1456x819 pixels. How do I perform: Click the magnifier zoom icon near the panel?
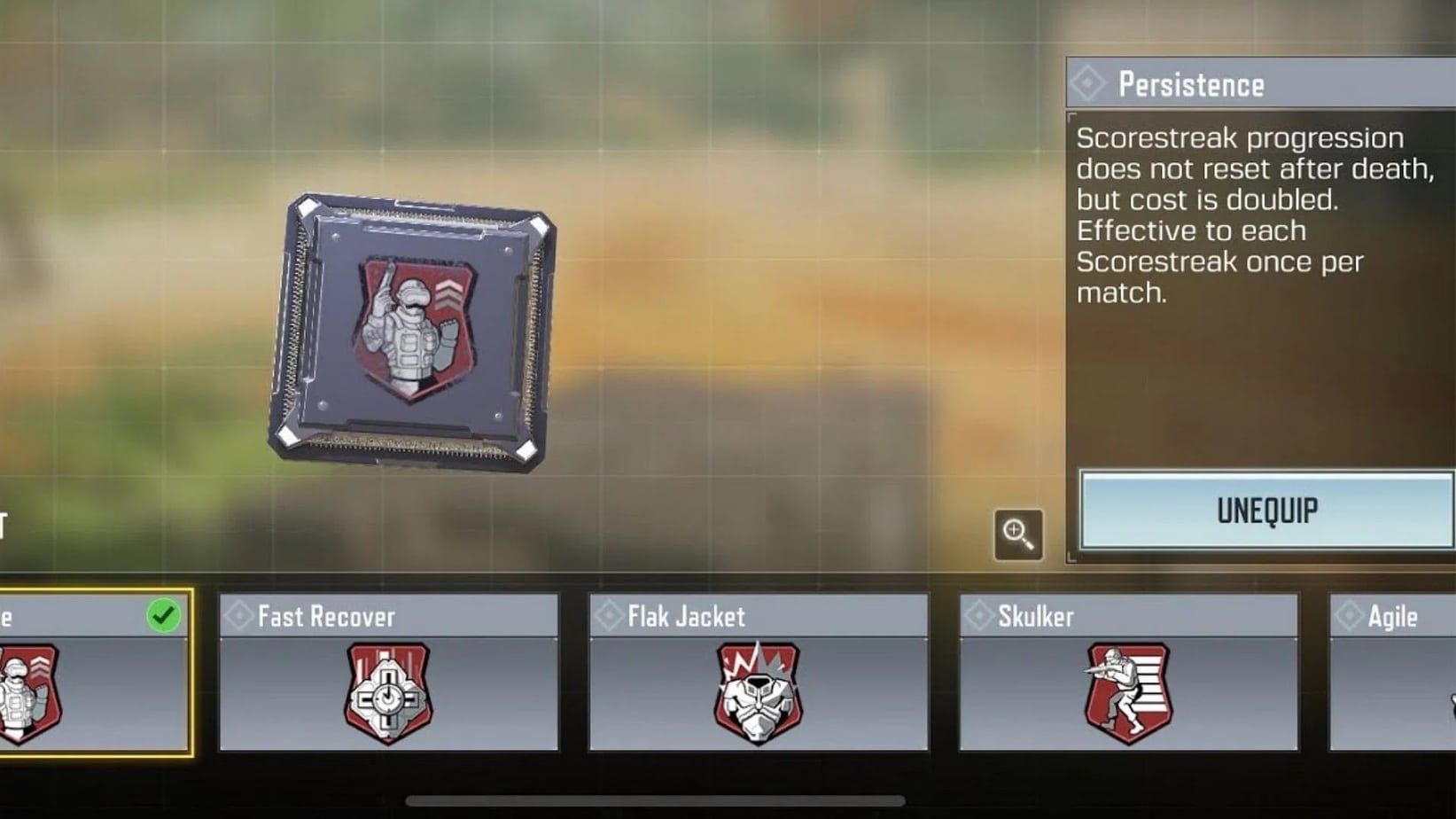click(x=1020, y=535)
